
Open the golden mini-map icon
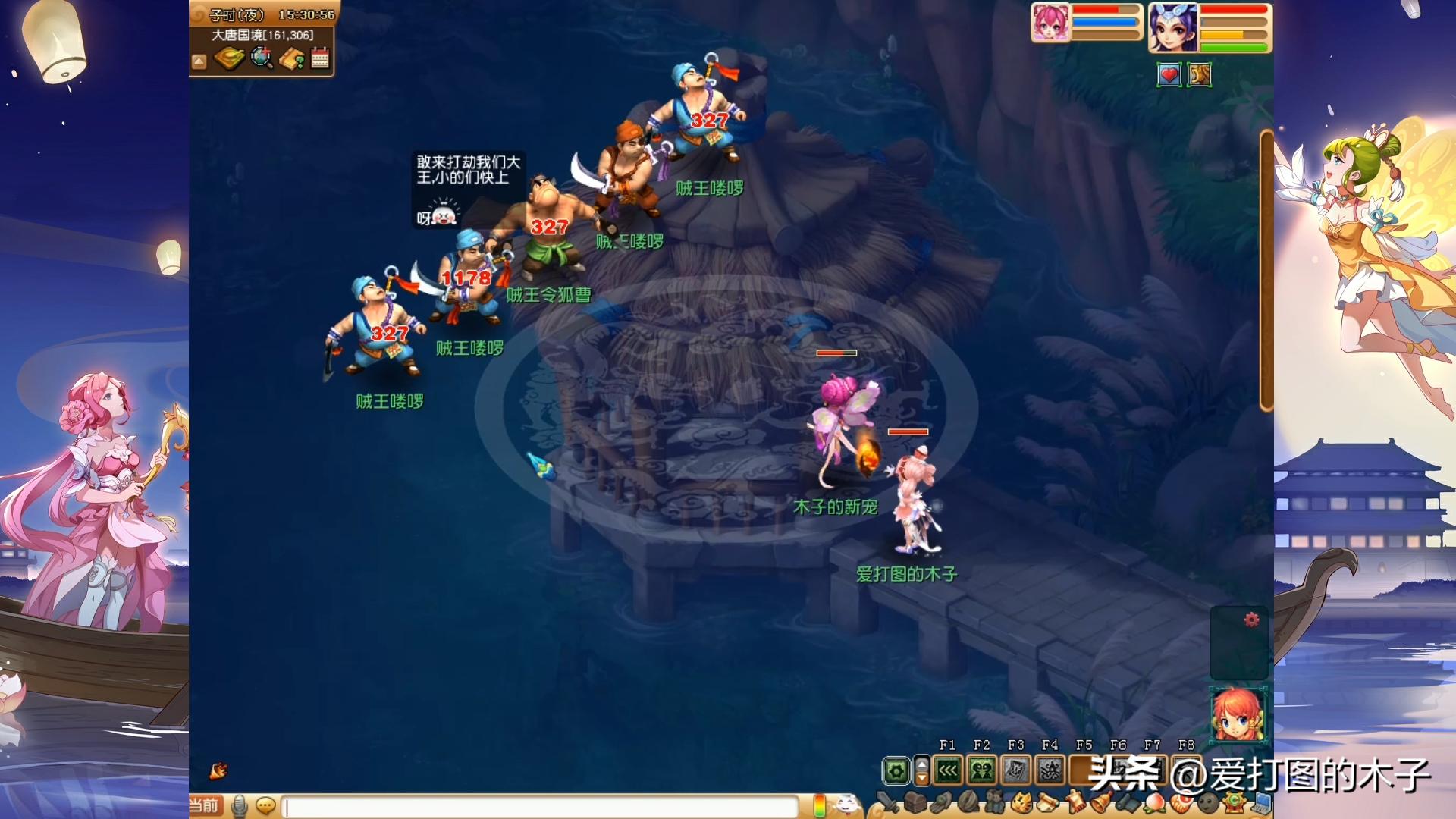coord(229,58)
